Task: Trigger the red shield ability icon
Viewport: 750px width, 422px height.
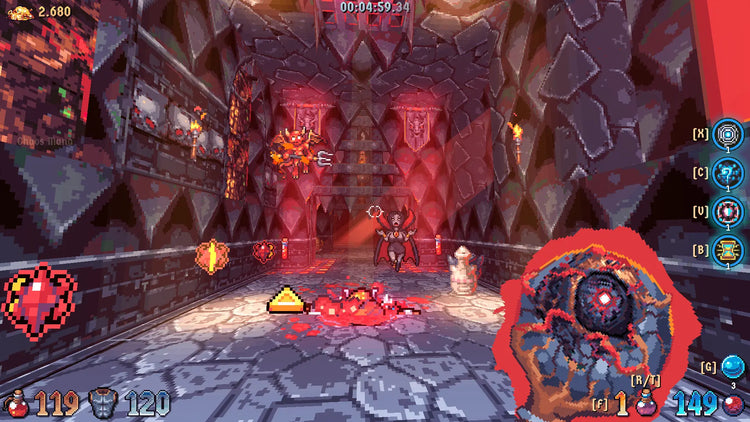Action: 728,211
